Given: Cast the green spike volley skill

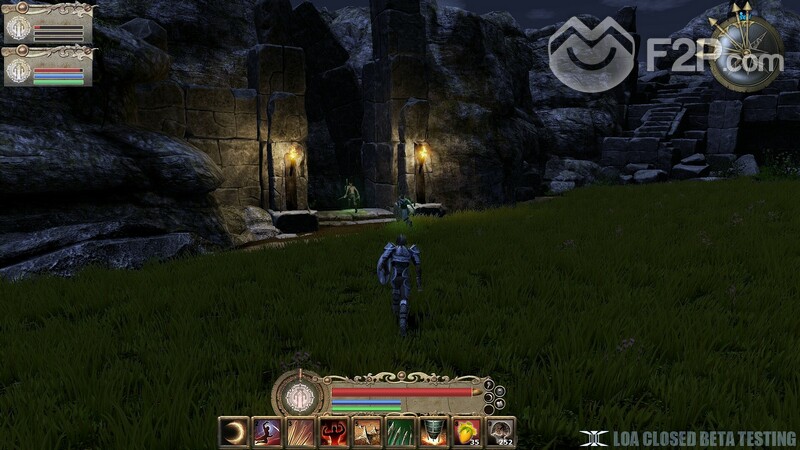Looking at the screenshot, I should click(x=400, y=432).
